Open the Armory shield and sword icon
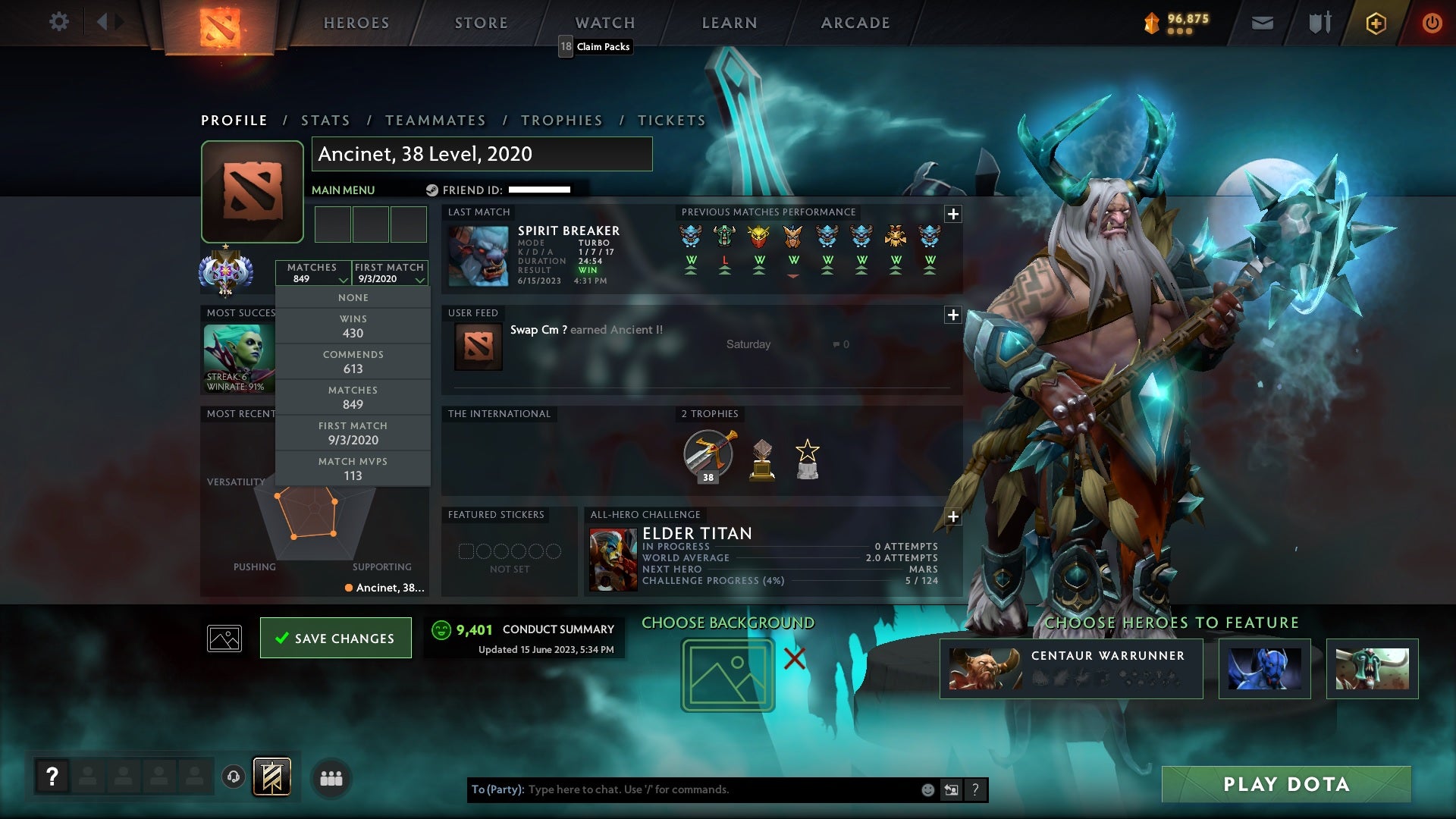This screenshot has width=1456, height=819. pyautogui.click(x=1319, y=23)
